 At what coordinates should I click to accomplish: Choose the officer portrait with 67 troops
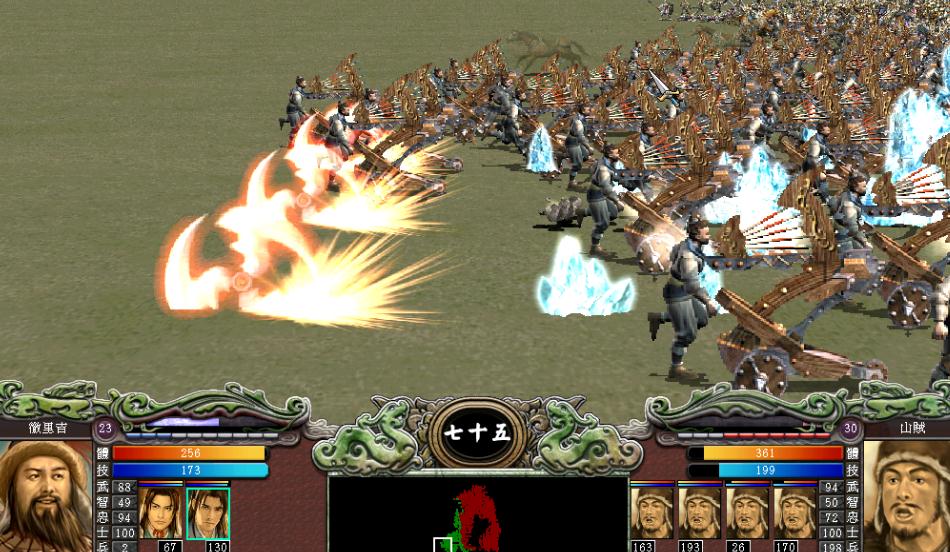click(160, 513)
